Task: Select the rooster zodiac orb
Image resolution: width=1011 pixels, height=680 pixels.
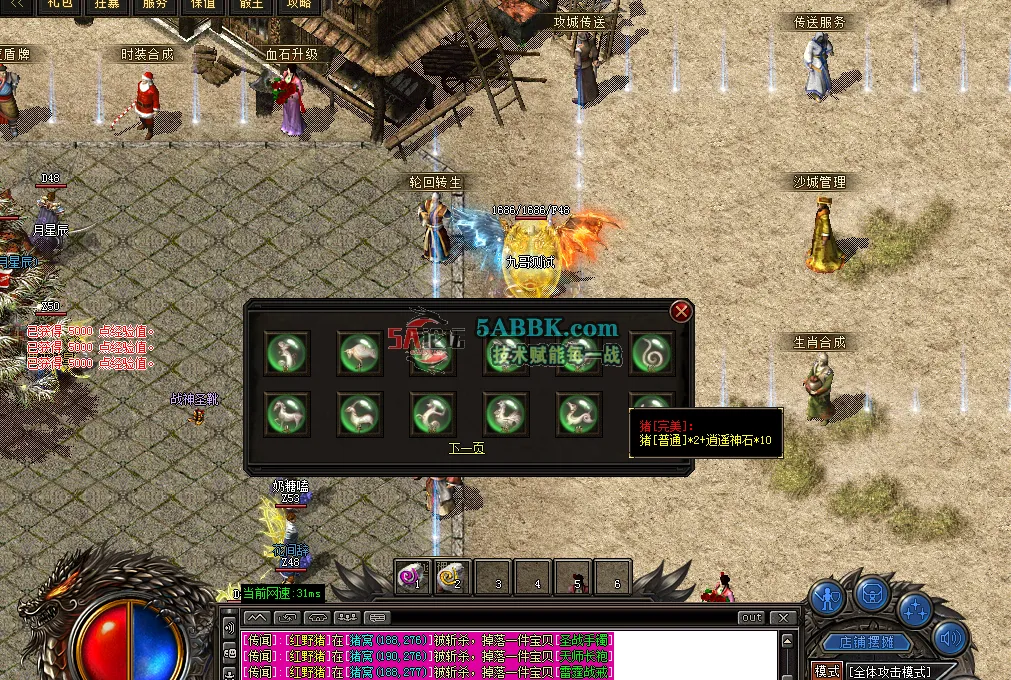Action: click(506, 414)
